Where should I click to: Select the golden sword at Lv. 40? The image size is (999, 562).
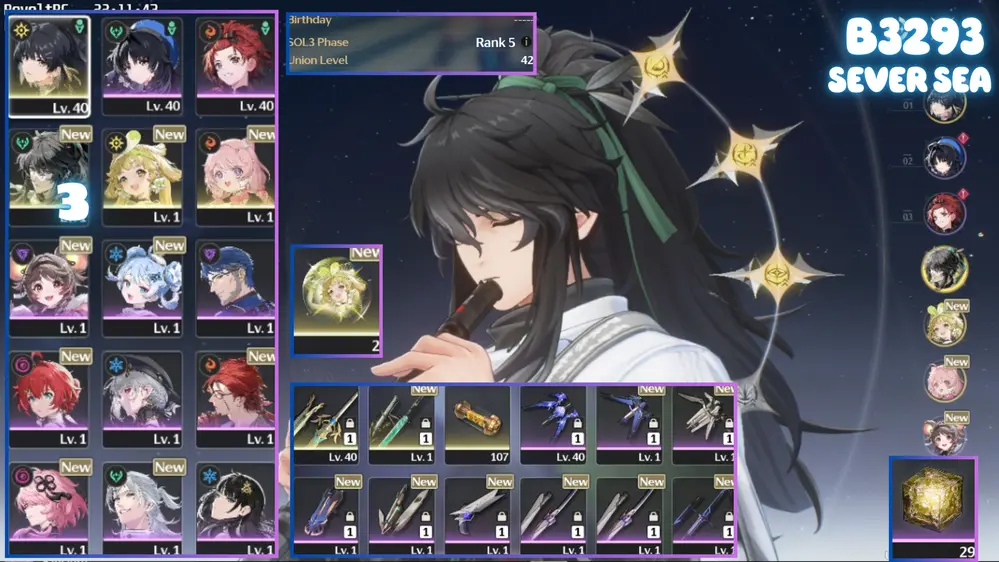[x=326, y=424]
